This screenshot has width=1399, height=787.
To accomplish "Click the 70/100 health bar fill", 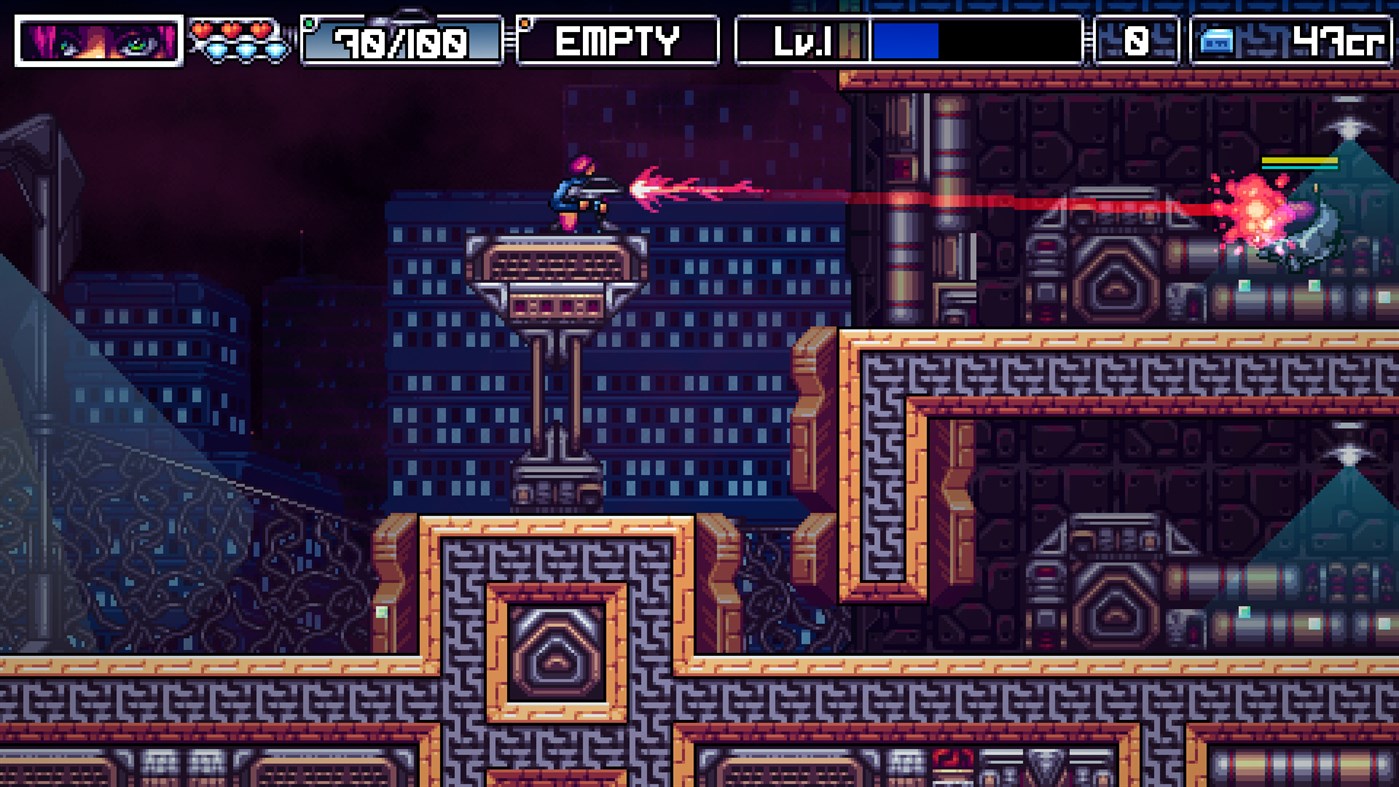I will 400,40.
